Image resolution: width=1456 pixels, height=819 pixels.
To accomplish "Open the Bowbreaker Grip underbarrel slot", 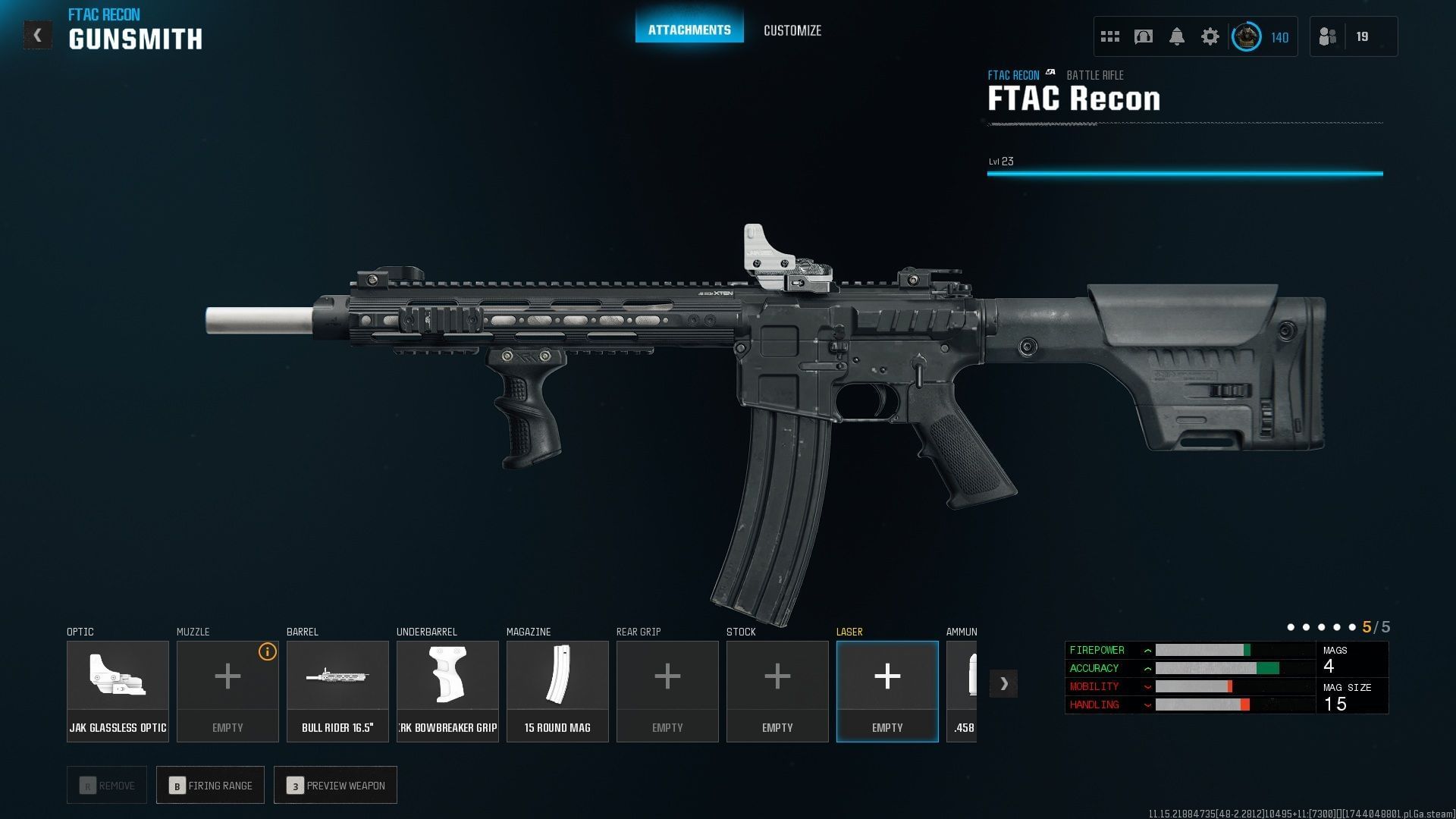I will pyautogui.click(x=447, y=691).
